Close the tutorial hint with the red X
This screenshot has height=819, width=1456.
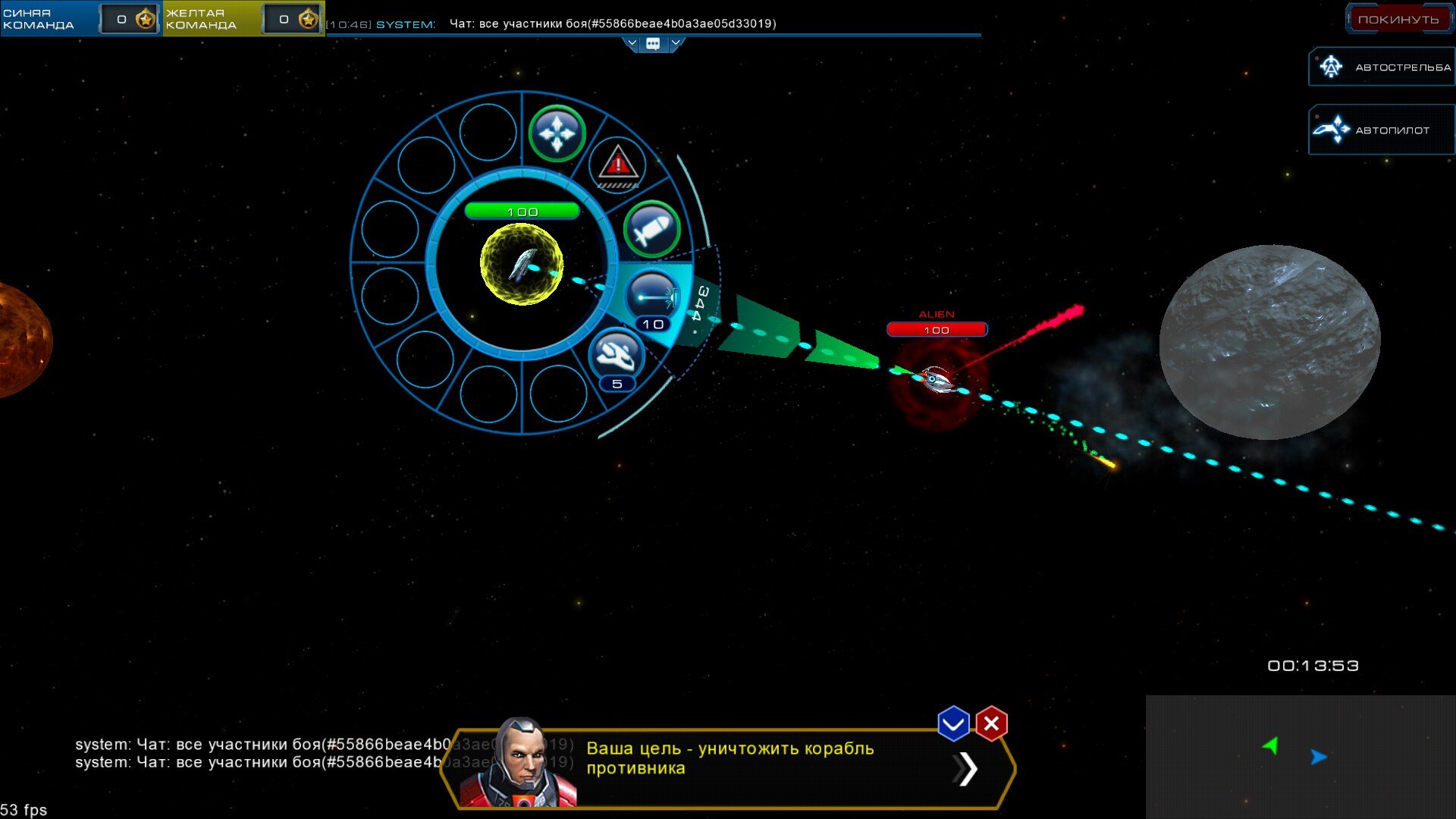(991, 724)
